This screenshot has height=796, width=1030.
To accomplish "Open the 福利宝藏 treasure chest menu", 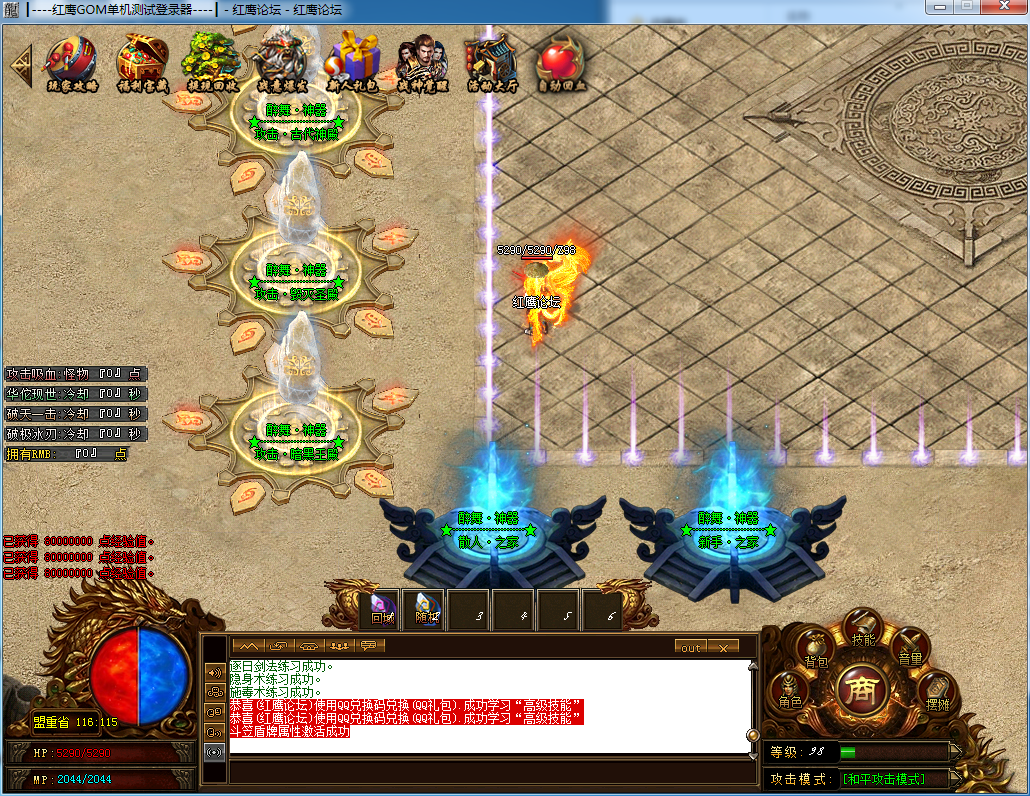I will click(x=142, y=63).
